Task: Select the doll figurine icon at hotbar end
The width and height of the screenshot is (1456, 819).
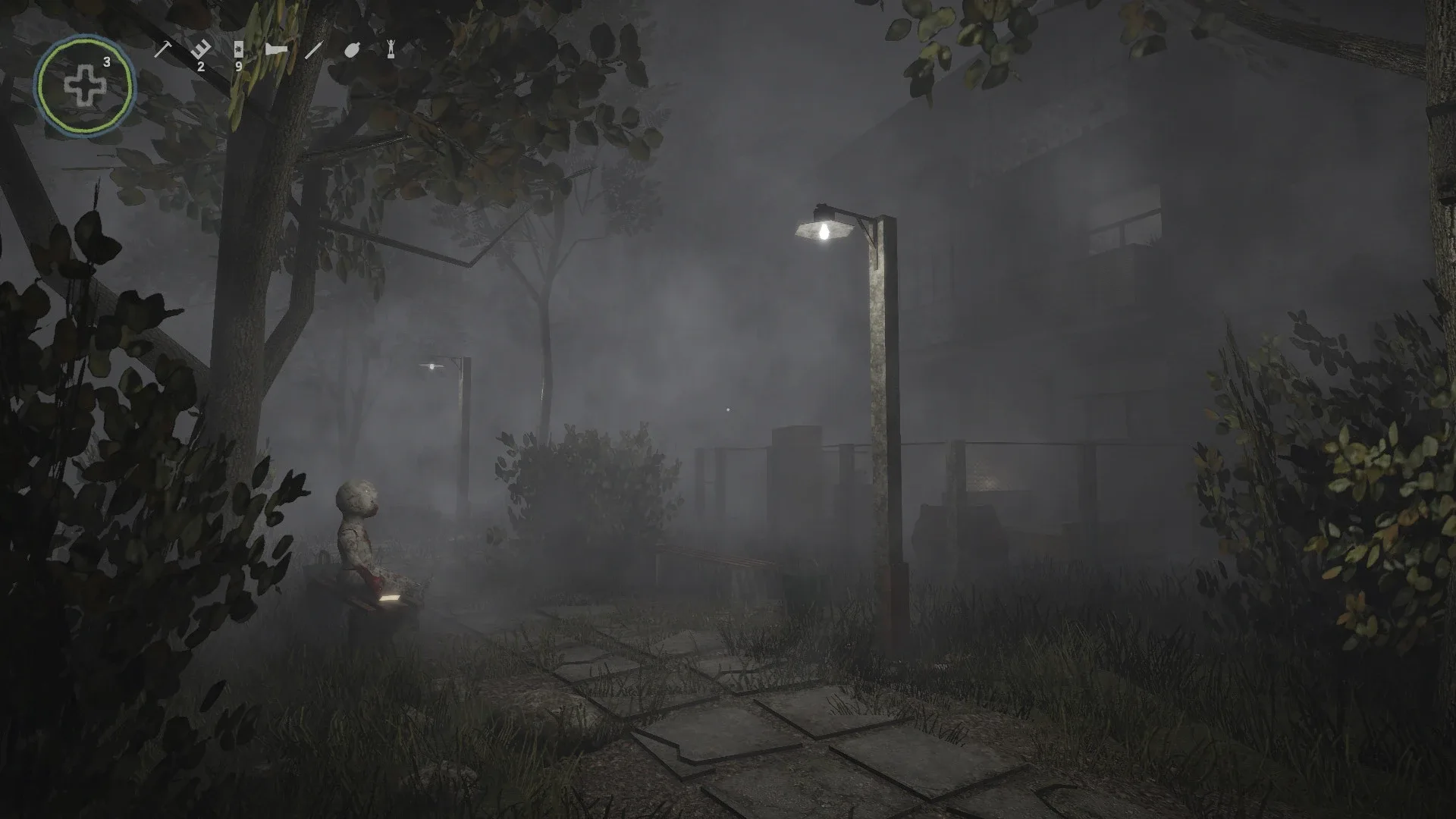Action: 392,49
